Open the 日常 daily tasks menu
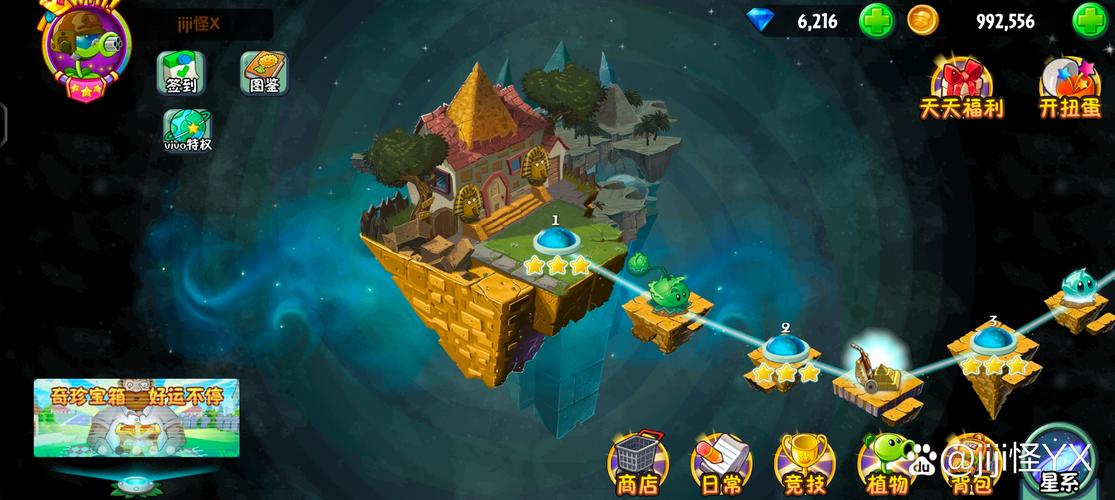 [x=721, y=465]
